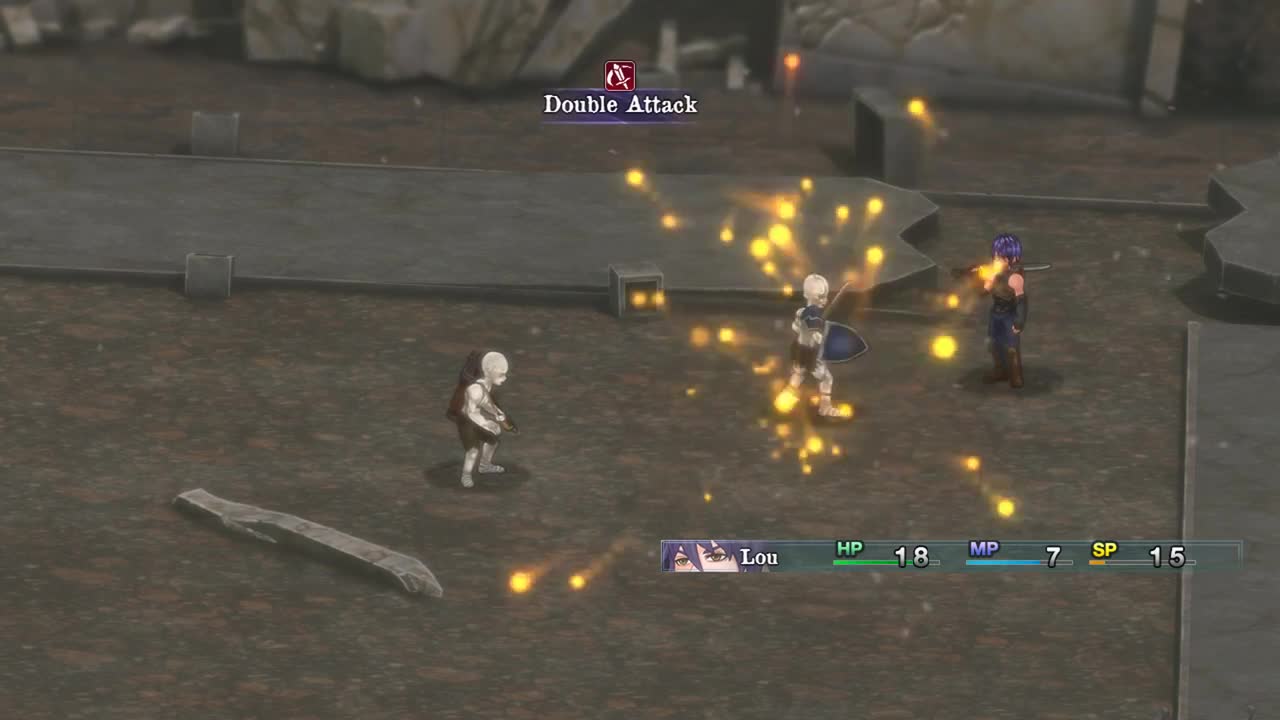This screenshot has height=720, width=1280.
Task: Click the orange SP gauge bar
Action: (1099, 562)
